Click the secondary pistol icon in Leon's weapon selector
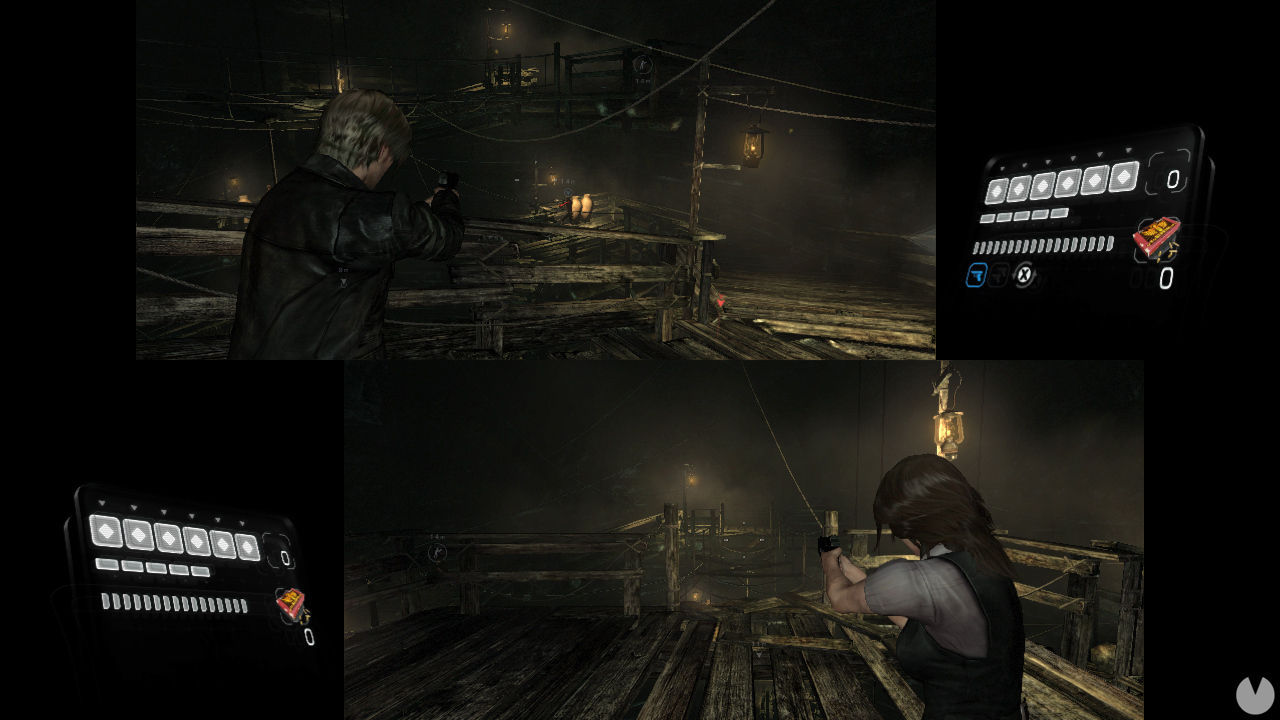This screenshot has width=1280, height=720. [997, 275]
